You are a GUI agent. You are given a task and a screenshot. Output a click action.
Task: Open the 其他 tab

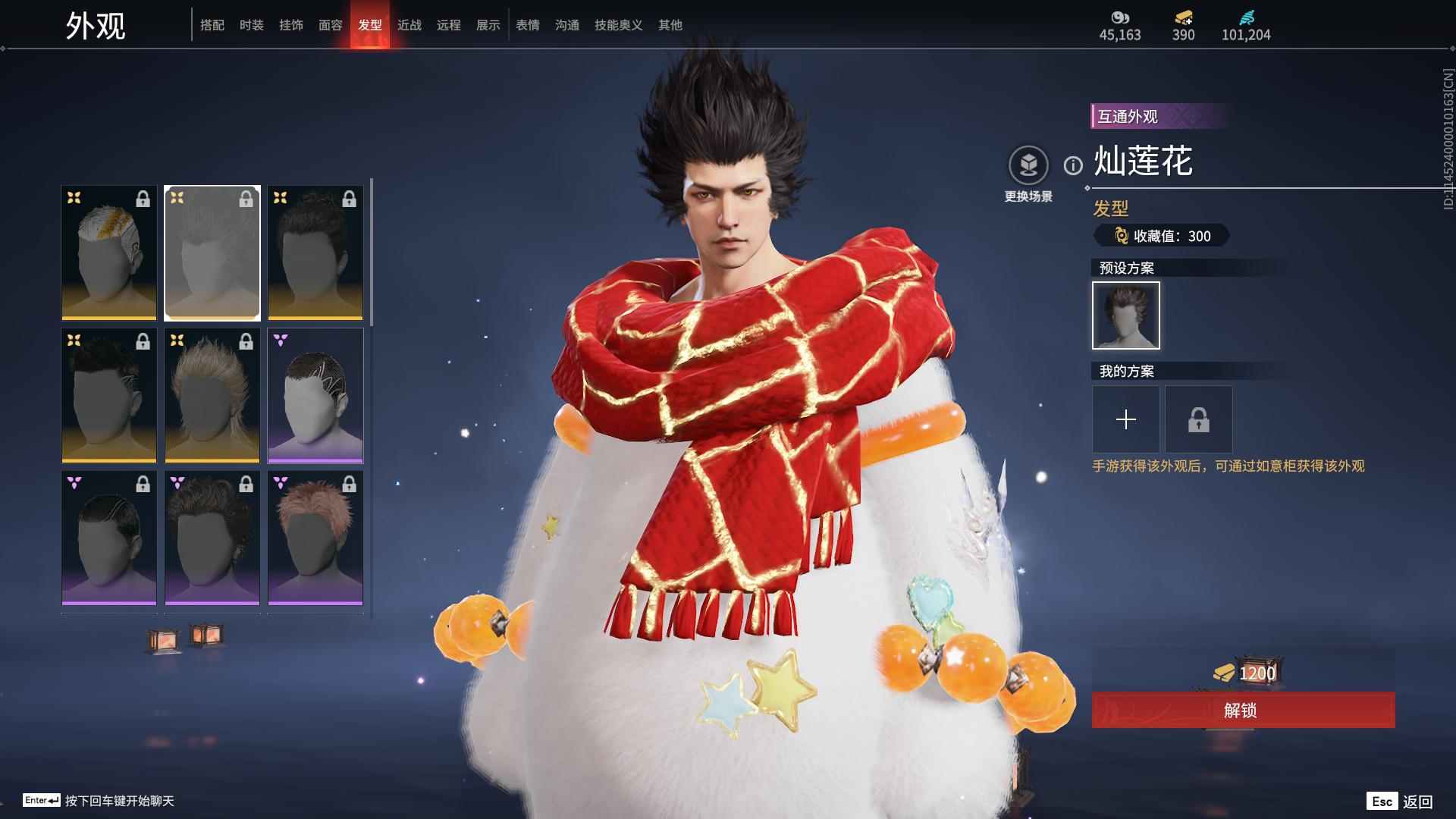[x=670, y=25]
